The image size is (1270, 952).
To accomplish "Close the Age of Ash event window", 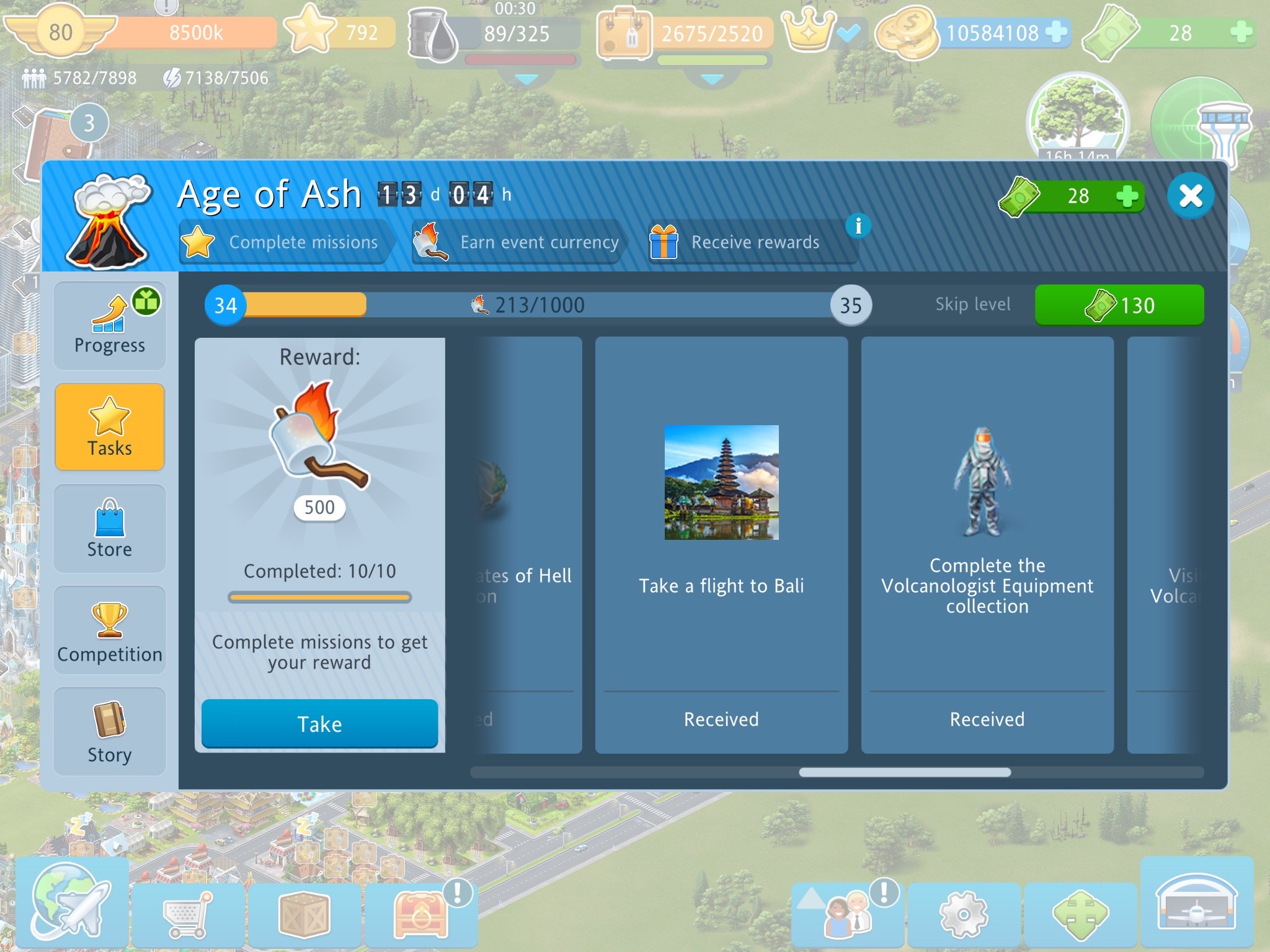I will coord(1190,196).
